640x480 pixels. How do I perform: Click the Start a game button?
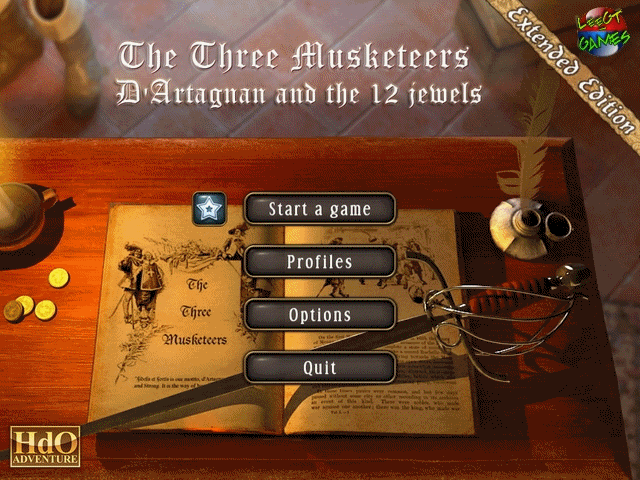(x=320, y=209)
